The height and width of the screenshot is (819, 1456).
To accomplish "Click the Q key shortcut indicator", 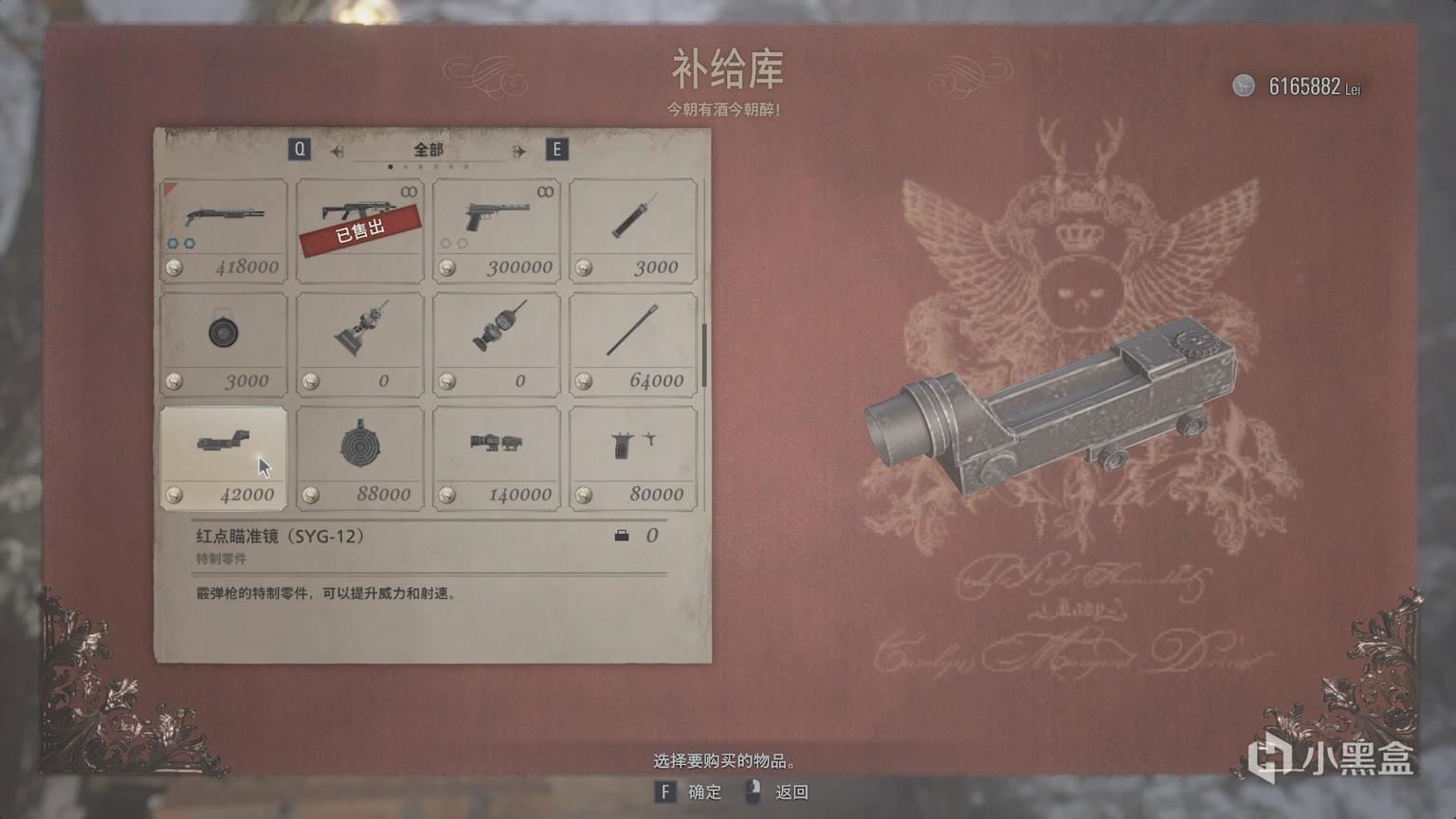I will [x=300, y=149].
